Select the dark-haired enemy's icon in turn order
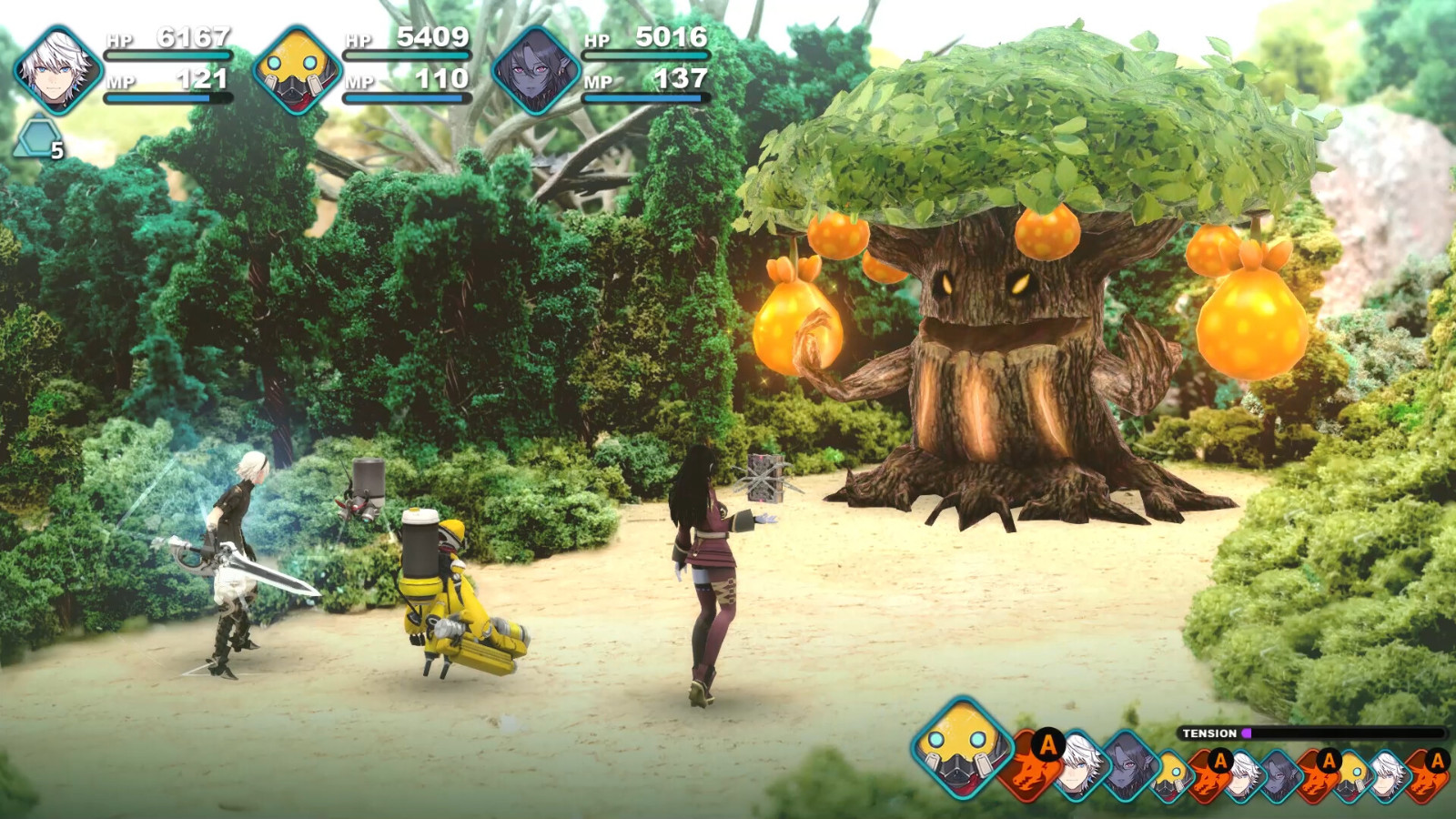1456x819 pixels. point(1127,767)
